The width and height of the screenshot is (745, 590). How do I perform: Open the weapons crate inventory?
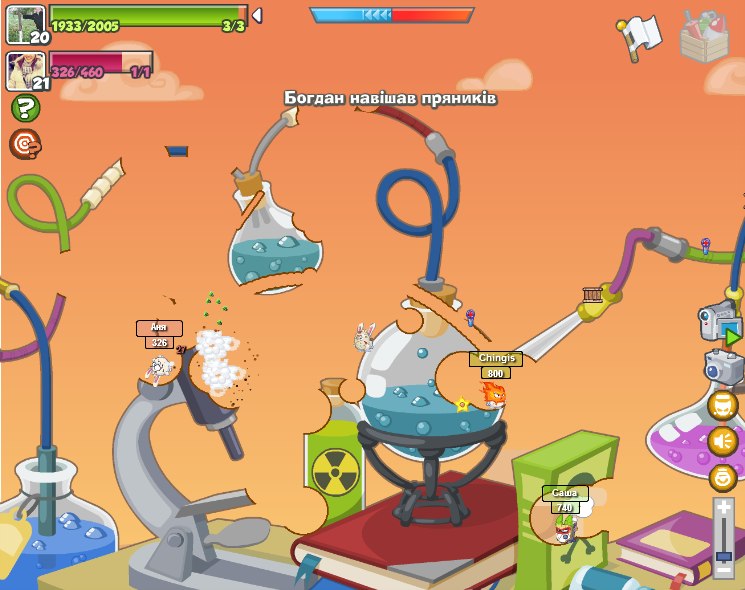point(704,38)
